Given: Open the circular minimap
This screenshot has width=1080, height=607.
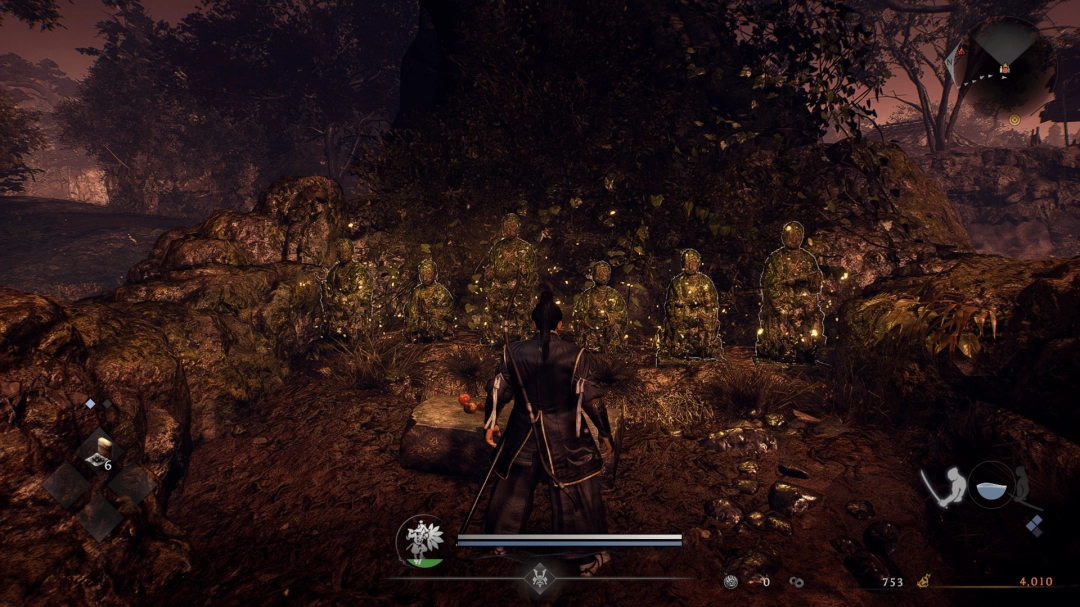Looking at the screenshot, I should [1004, 65].
